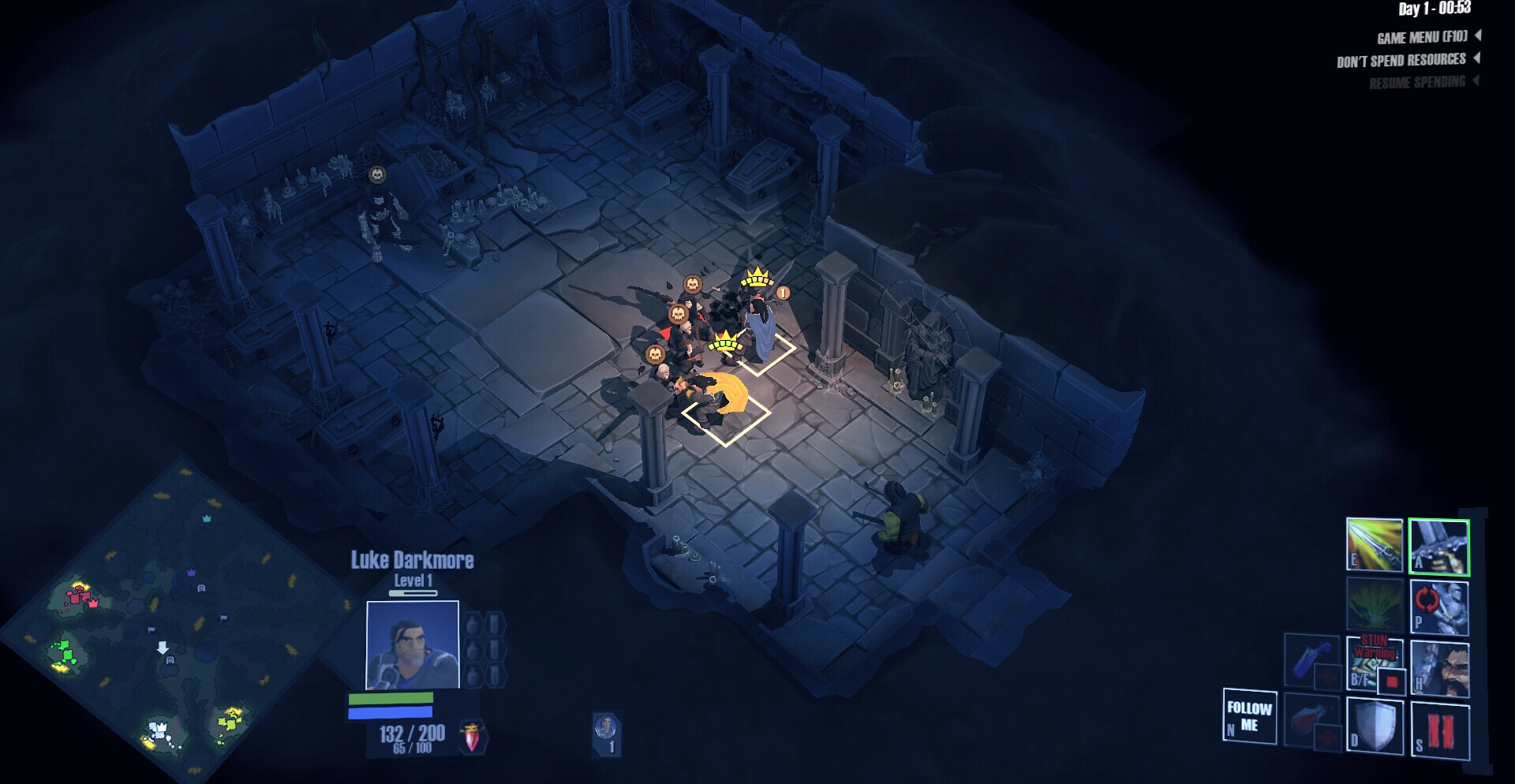Select the sword attack command icon
Image resolution: width=1515 pixels, height=784 pixels.
(1438, 546)
